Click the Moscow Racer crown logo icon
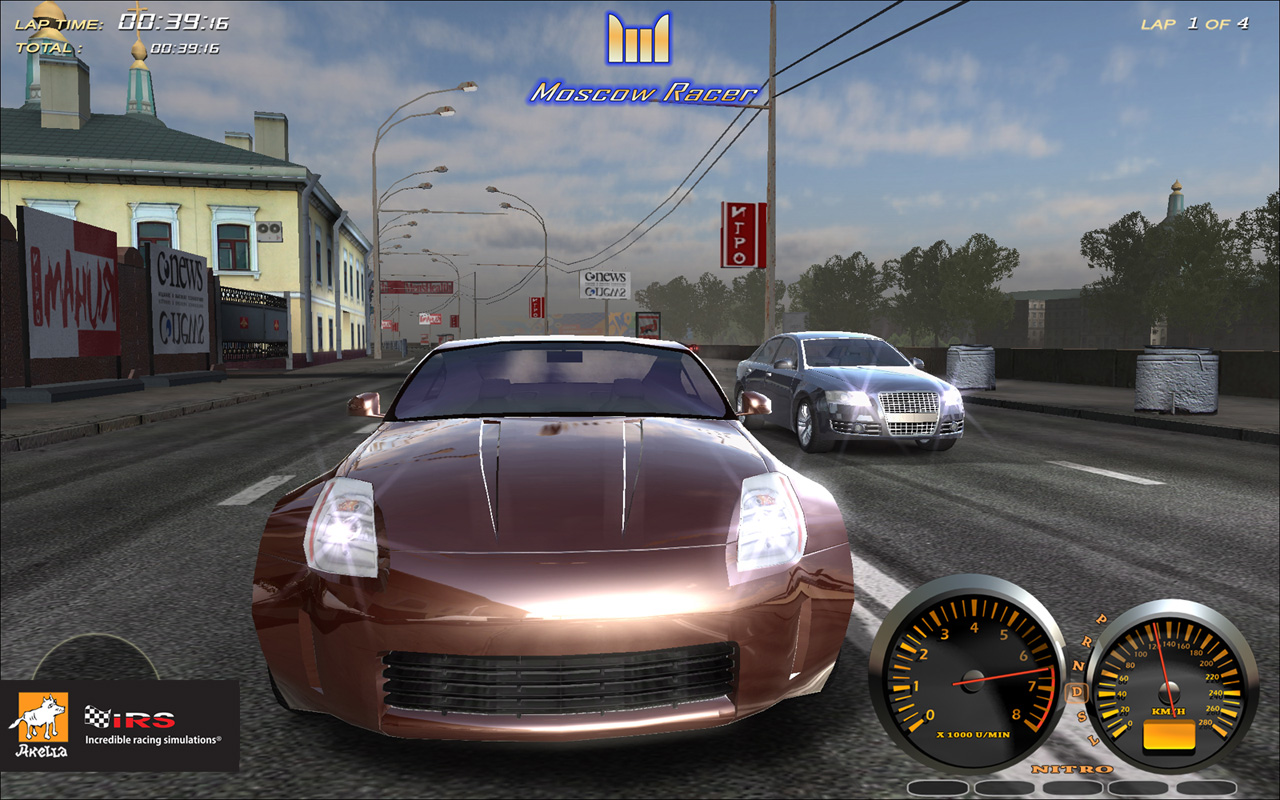This screenshot has height=800, width=1280. tap(640, 40)
